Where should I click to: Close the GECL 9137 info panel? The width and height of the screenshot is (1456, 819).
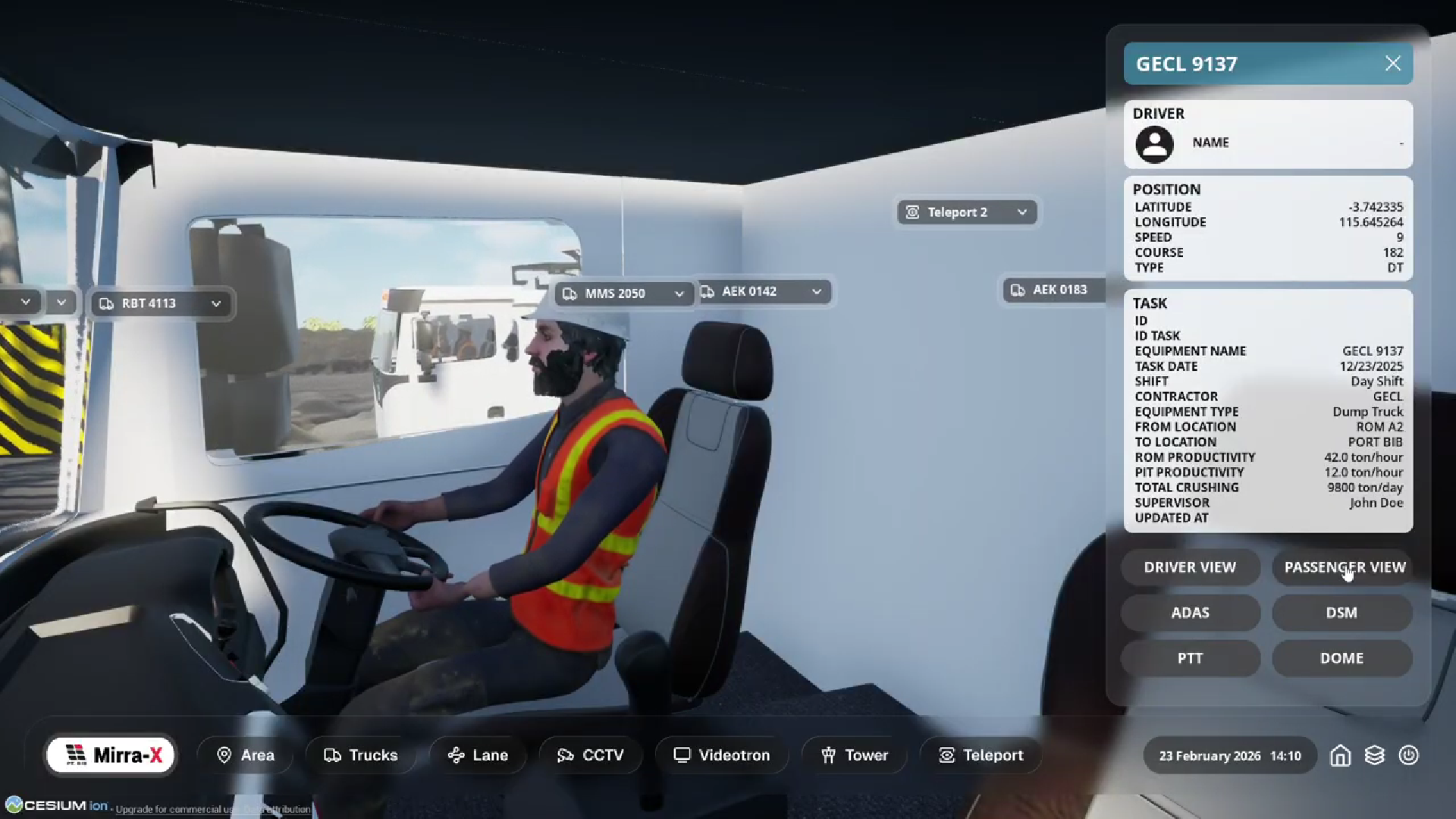[1392, 64]
